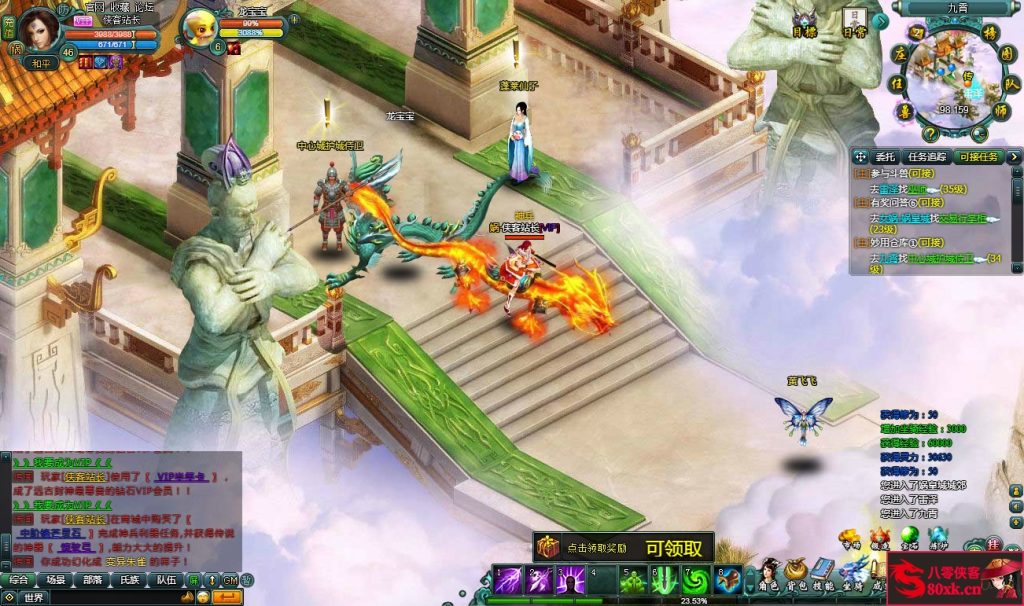Claim the reward banner 可领取
The height and width of the screenshot is (606, 1024).
pyautogui.click(x=678, y=547)
